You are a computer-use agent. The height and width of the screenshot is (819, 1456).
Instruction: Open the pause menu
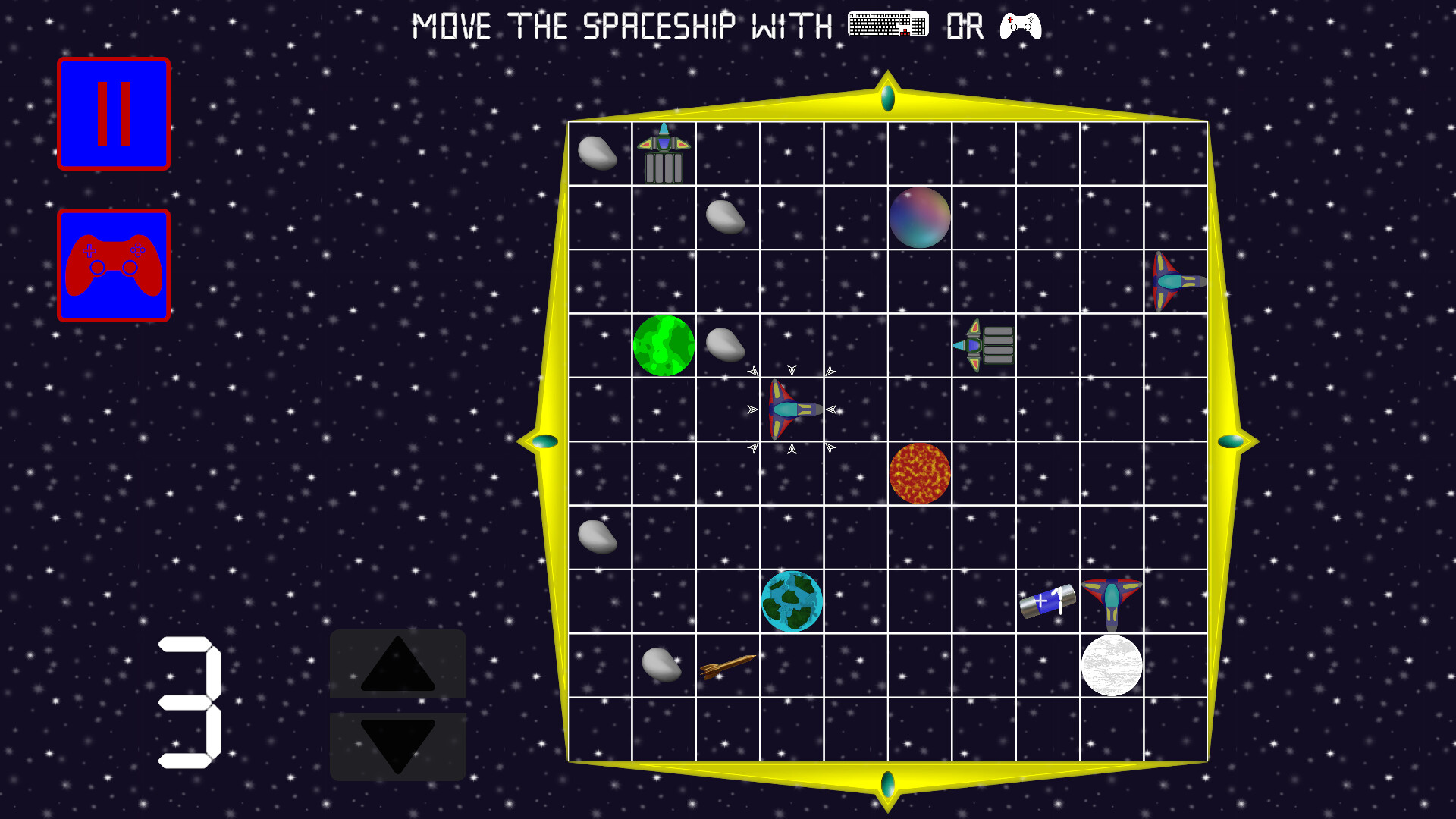(x=114, y=112)
